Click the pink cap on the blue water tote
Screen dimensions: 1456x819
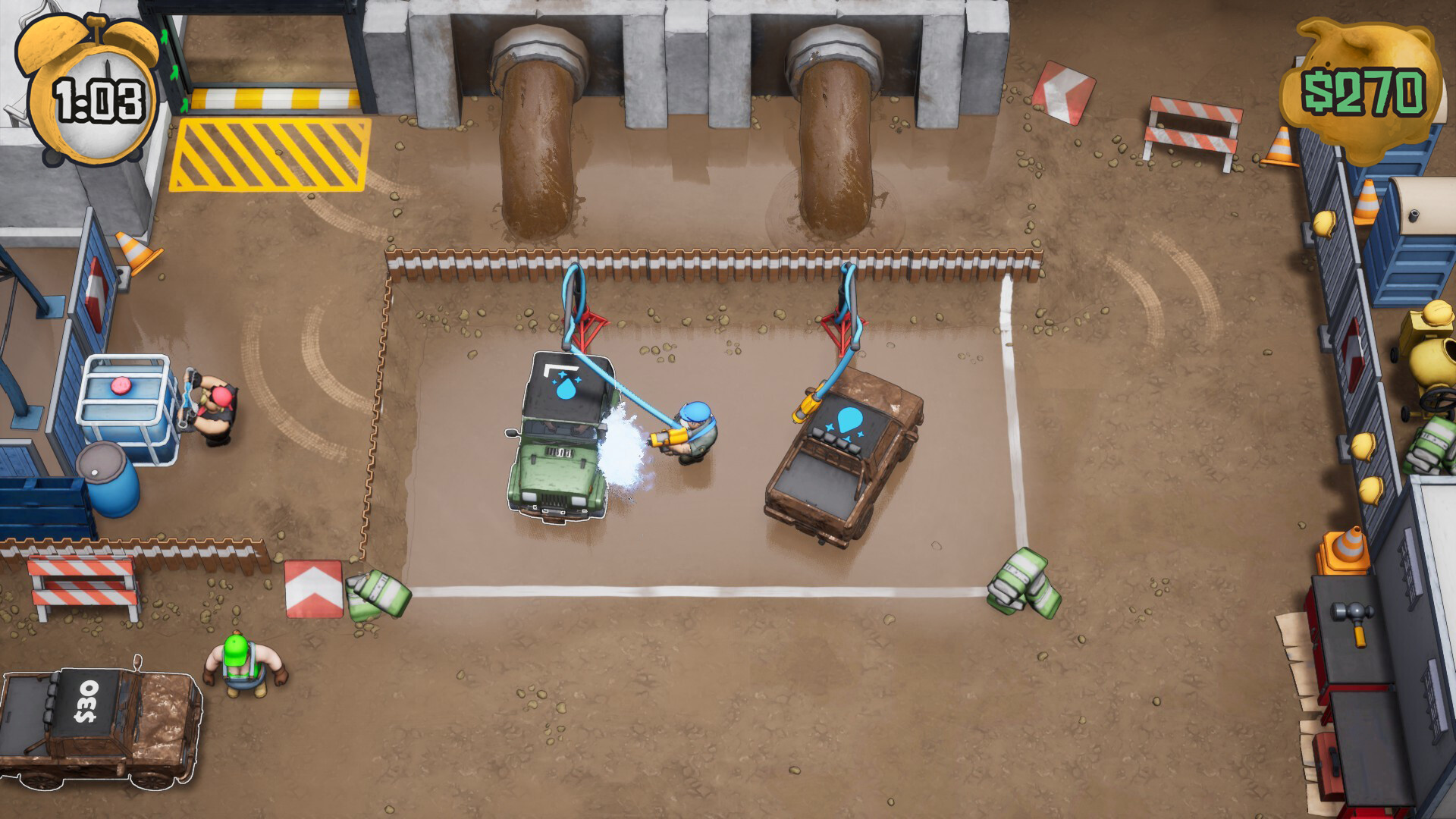121,386
